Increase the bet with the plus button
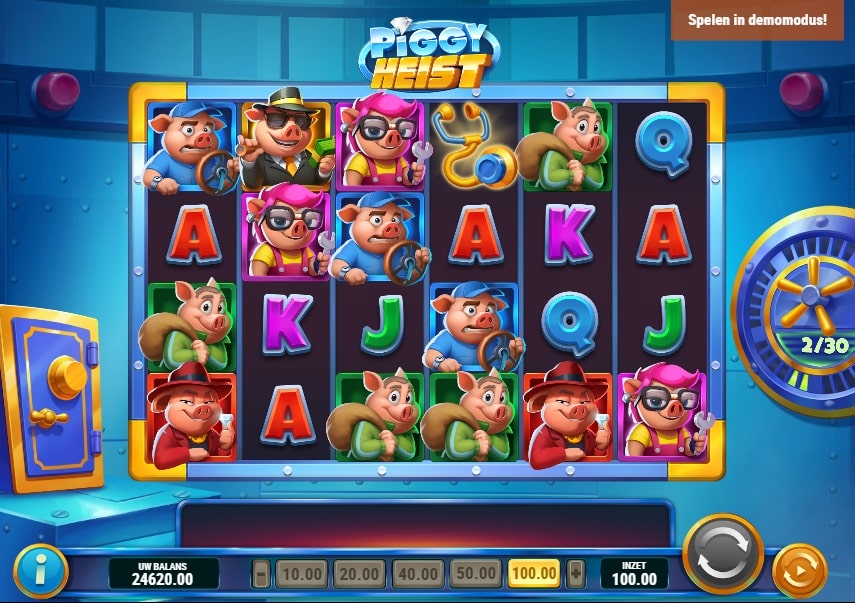855x603 pixels. [x=575, y=574]
